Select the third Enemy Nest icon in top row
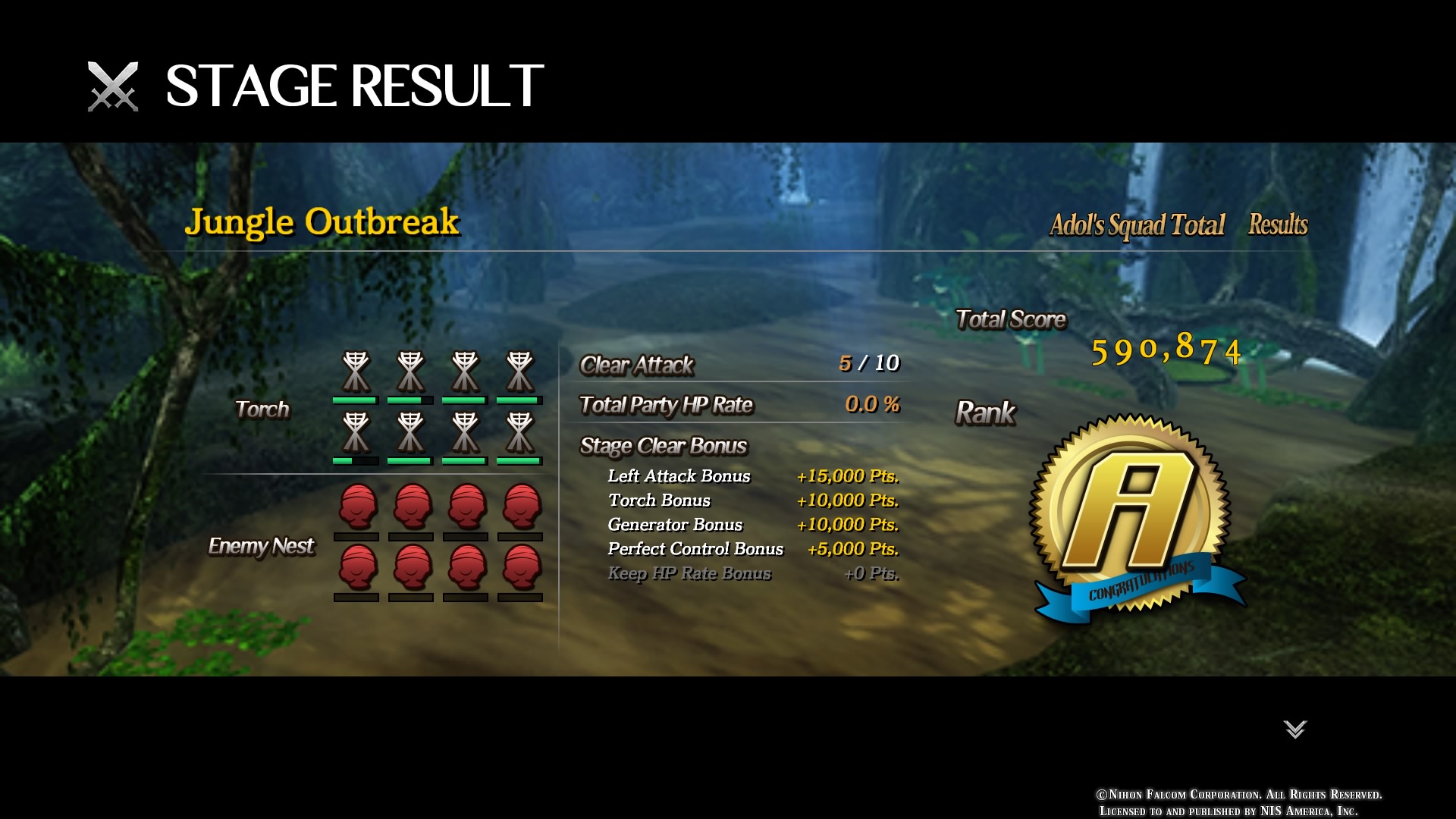This screenshot has width=1456, height=819. pyautogui.click(x=465, y=505)
